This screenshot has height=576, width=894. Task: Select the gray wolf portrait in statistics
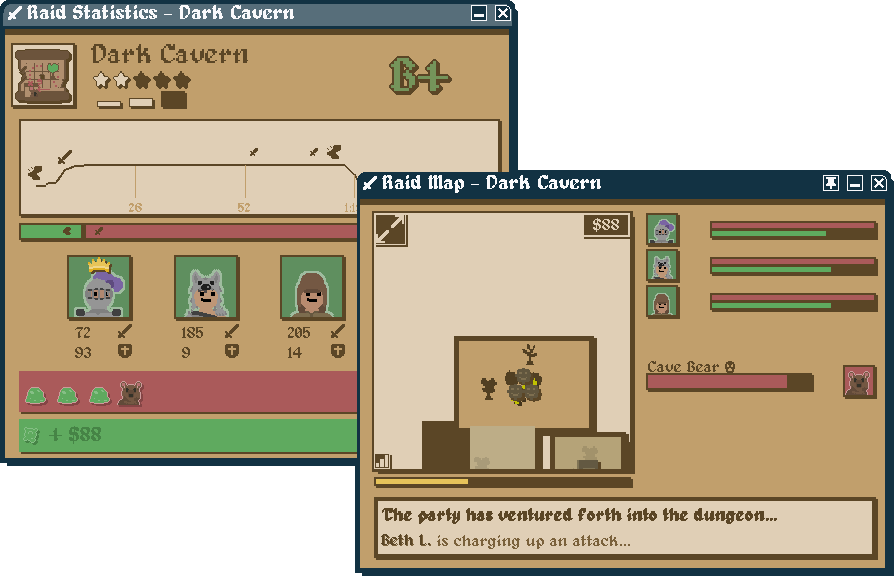206,288
